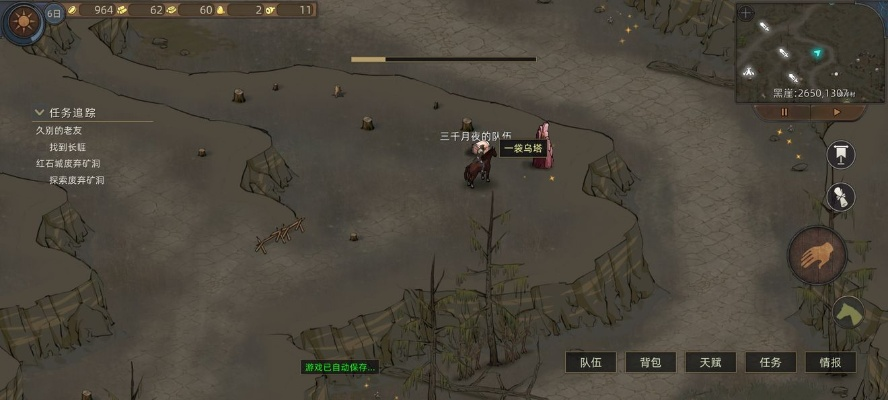Pause game time with the pause button
The height and width of the screenshot is (400, 888).
click(x=784, y=112)
